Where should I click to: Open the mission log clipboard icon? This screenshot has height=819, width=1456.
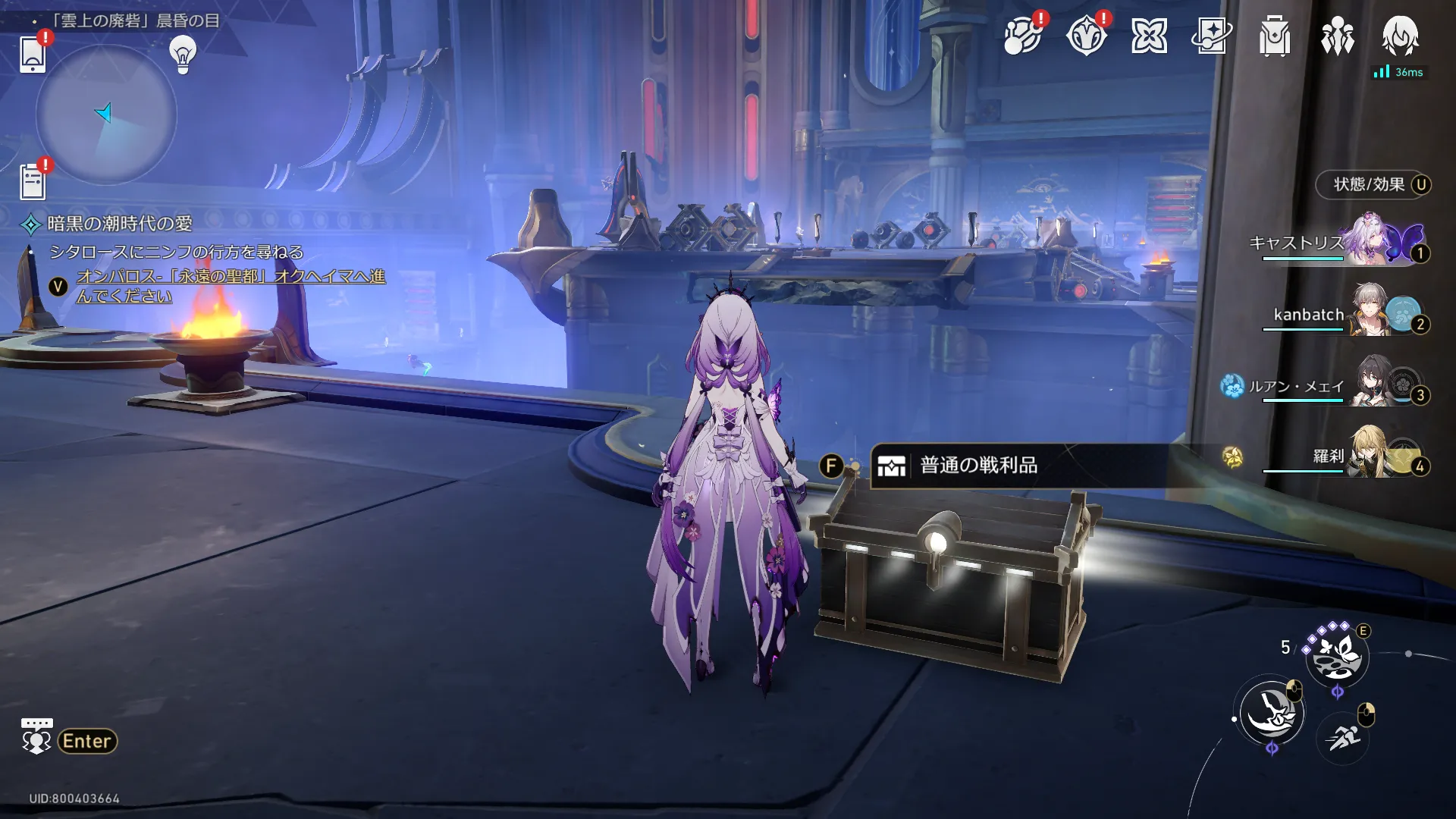coord(33,182)
